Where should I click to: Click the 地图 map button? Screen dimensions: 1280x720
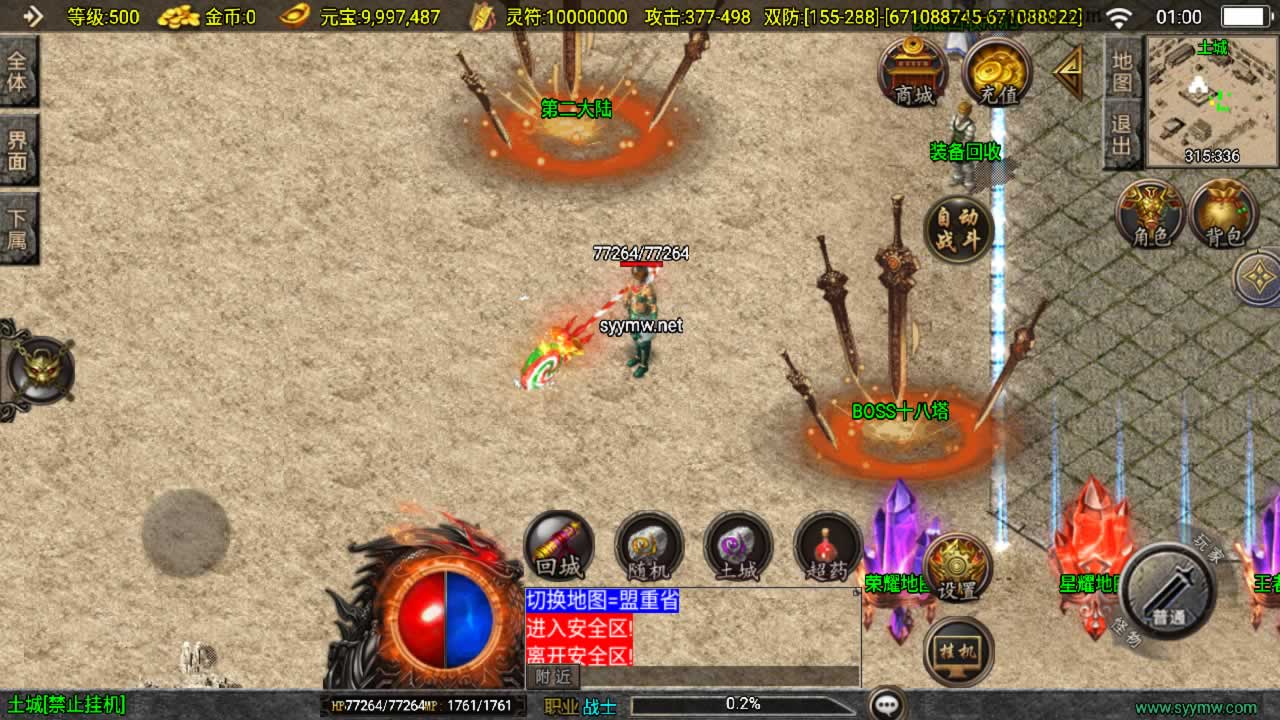[1122, 69]
